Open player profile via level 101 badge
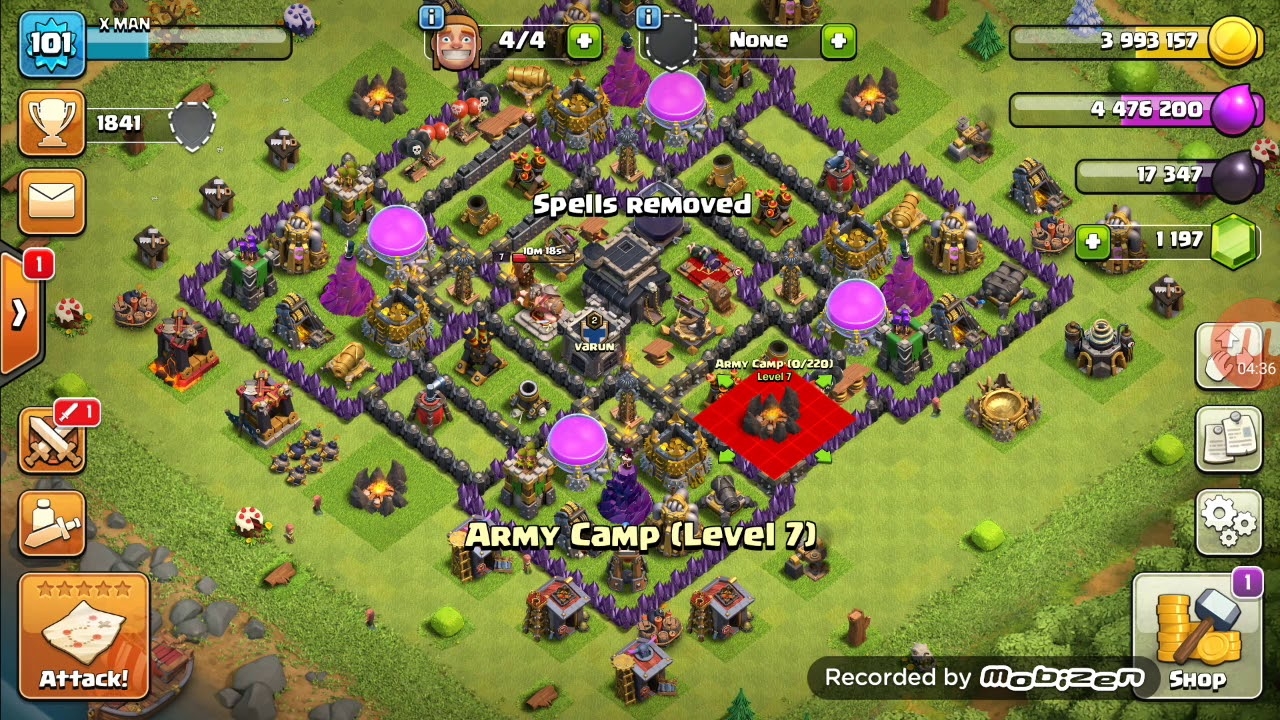The image size is (1280, 720). click(x=52, y=43)
